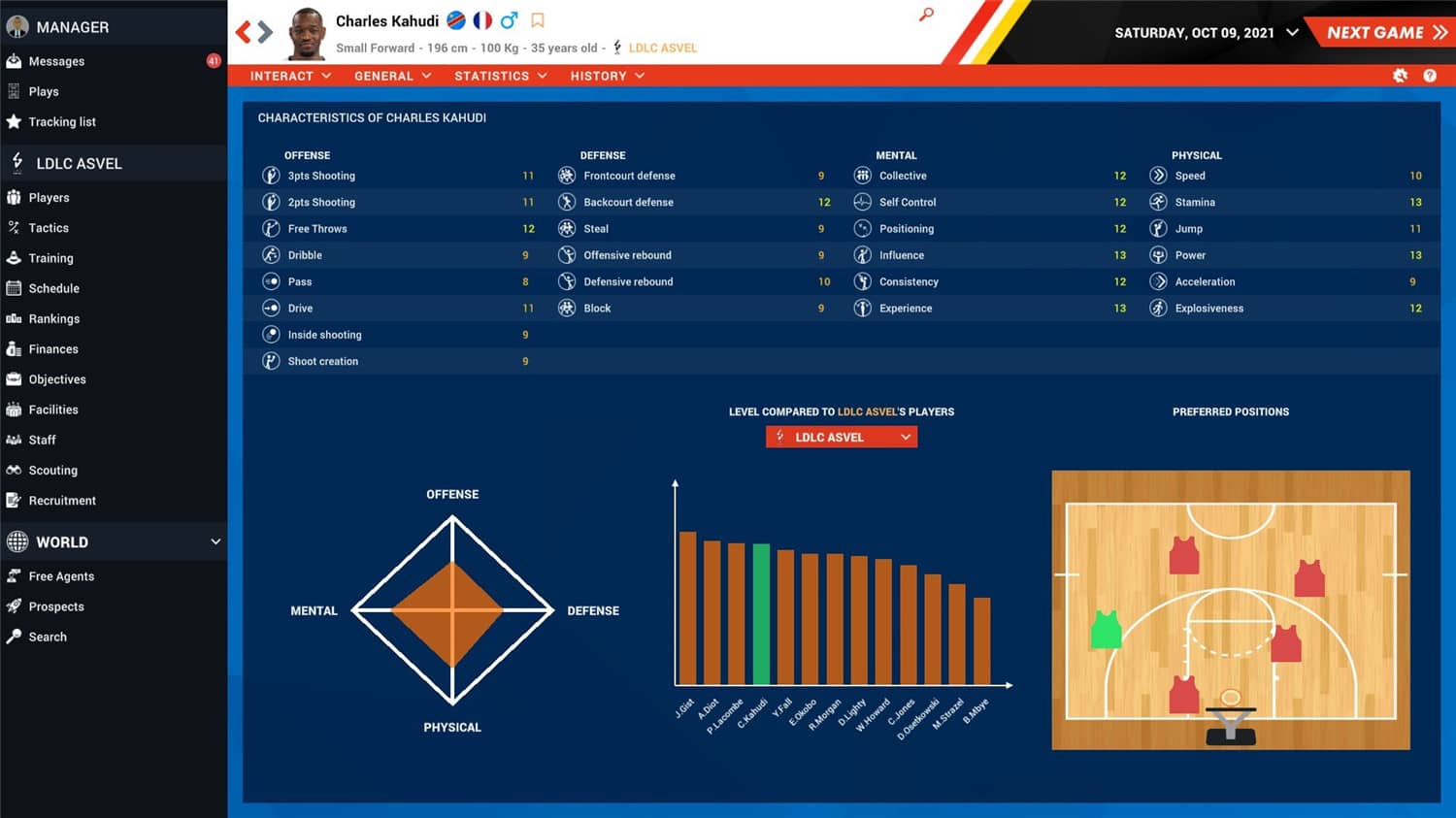Screen dimensions: 1456x818
Task: View the team Schedule
Action: tap(51, 288)
